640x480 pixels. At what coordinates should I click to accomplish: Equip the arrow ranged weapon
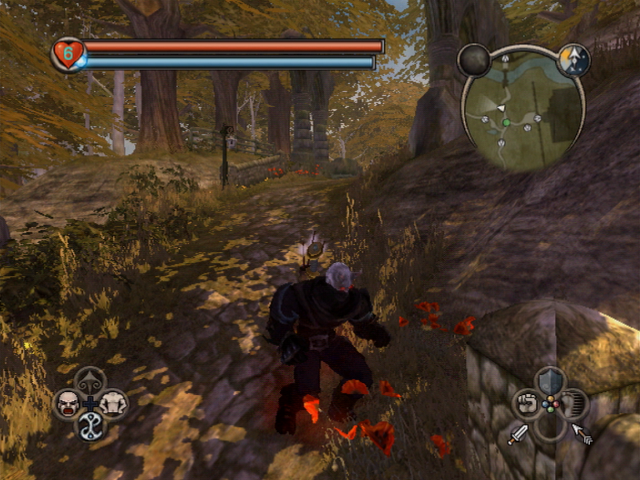click(x=582, y=434)
